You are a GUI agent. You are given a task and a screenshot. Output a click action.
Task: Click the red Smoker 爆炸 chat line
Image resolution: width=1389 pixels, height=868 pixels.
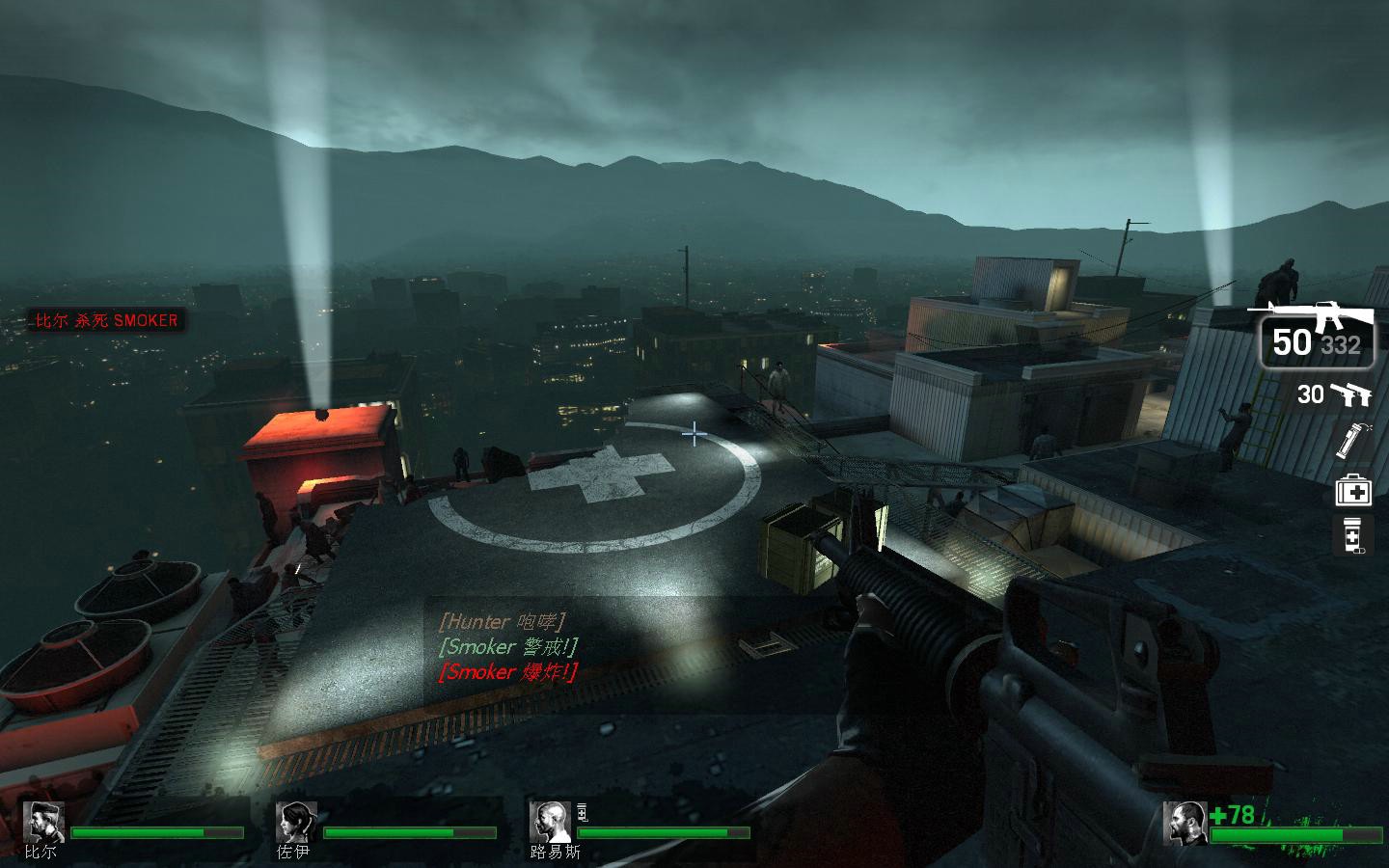point(508,672)
